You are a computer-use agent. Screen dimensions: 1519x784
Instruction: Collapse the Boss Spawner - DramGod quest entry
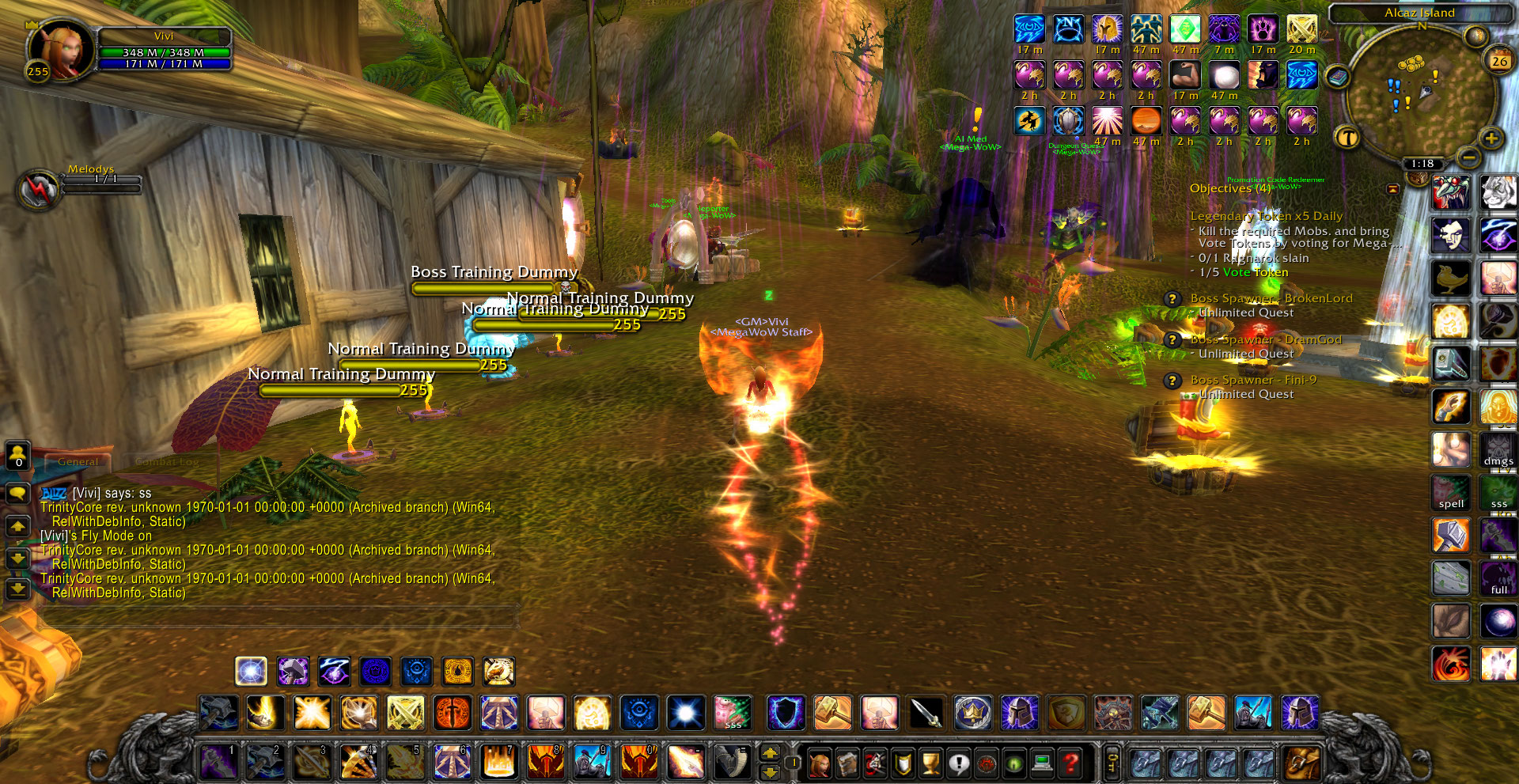pyautogui.click(x=1266, y=339)
